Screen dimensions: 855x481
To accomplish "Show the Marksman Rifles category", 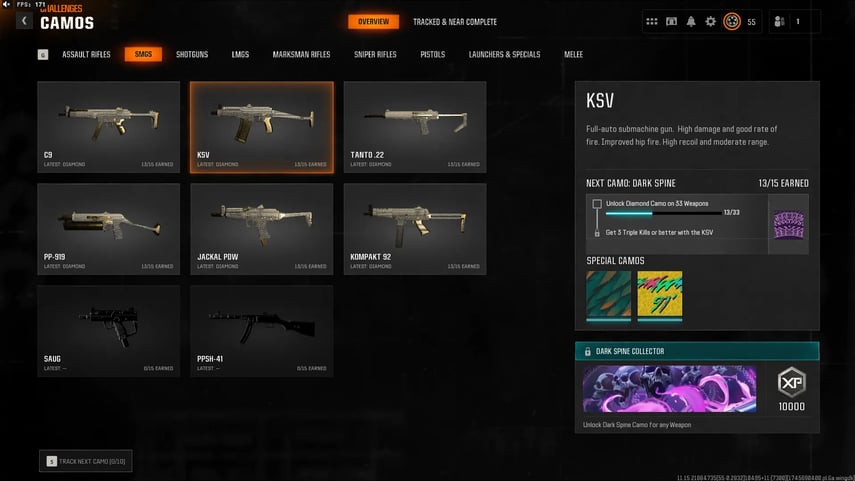I will (x=301, y=54).
